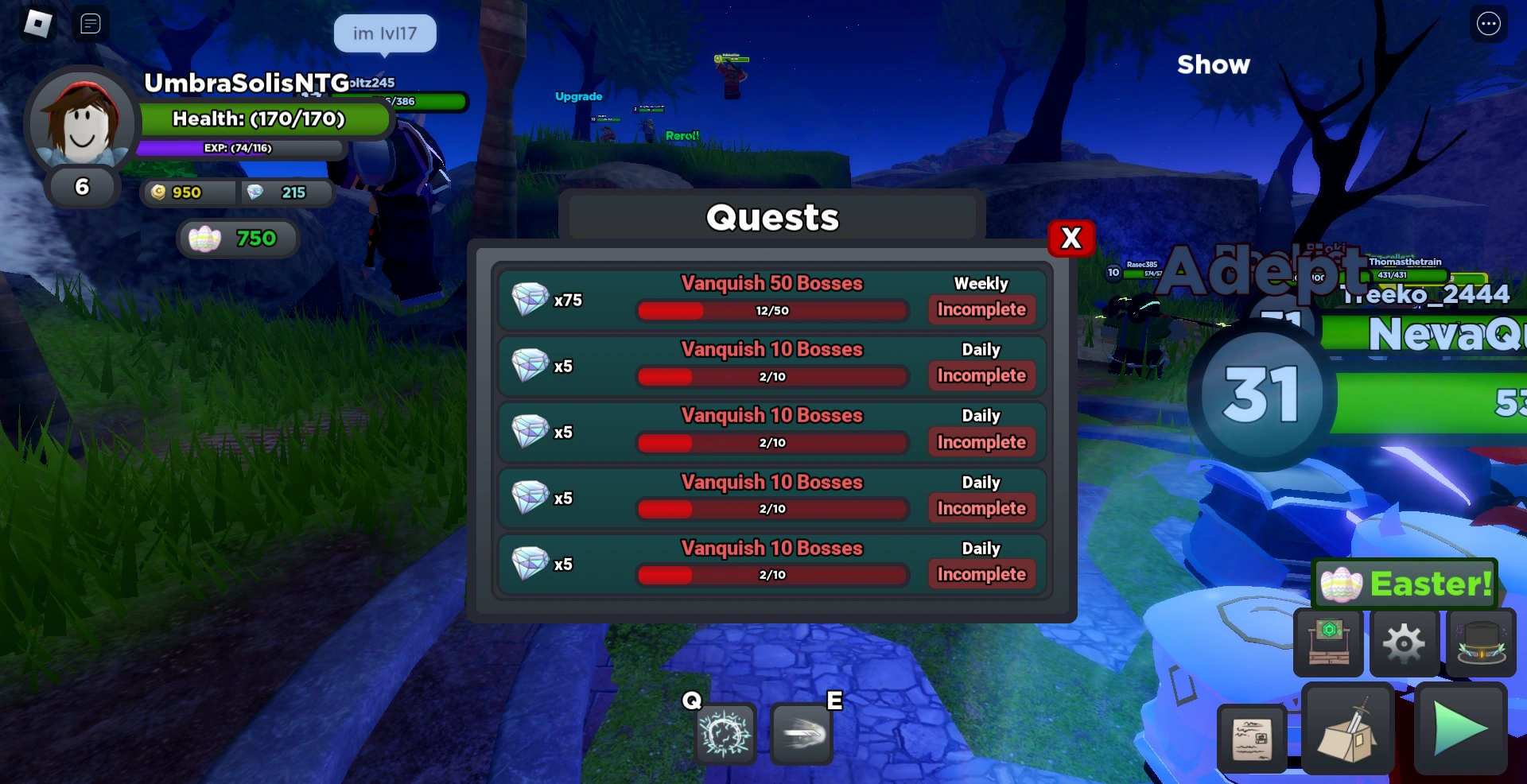Click the Show label top-right

pos(1213,65)
